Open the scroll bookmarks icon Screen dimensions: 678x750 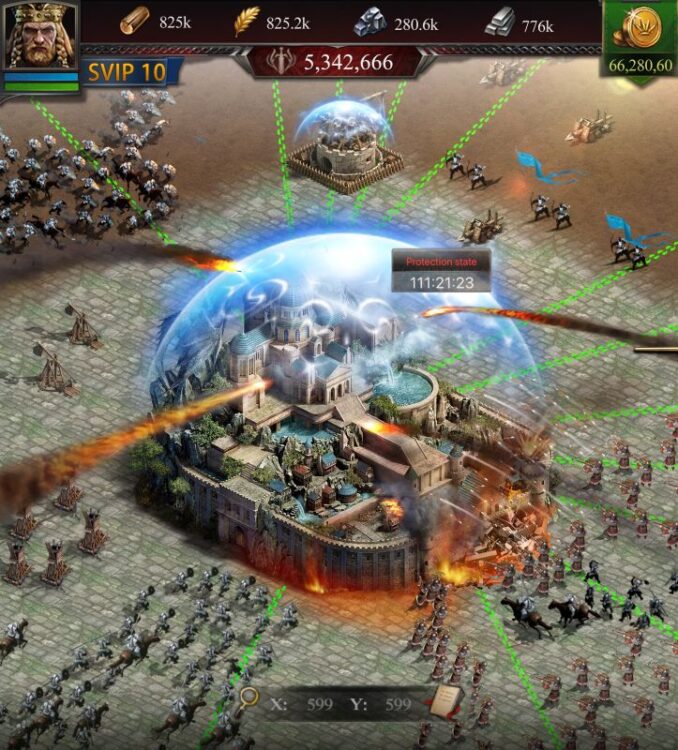point(444,703)
